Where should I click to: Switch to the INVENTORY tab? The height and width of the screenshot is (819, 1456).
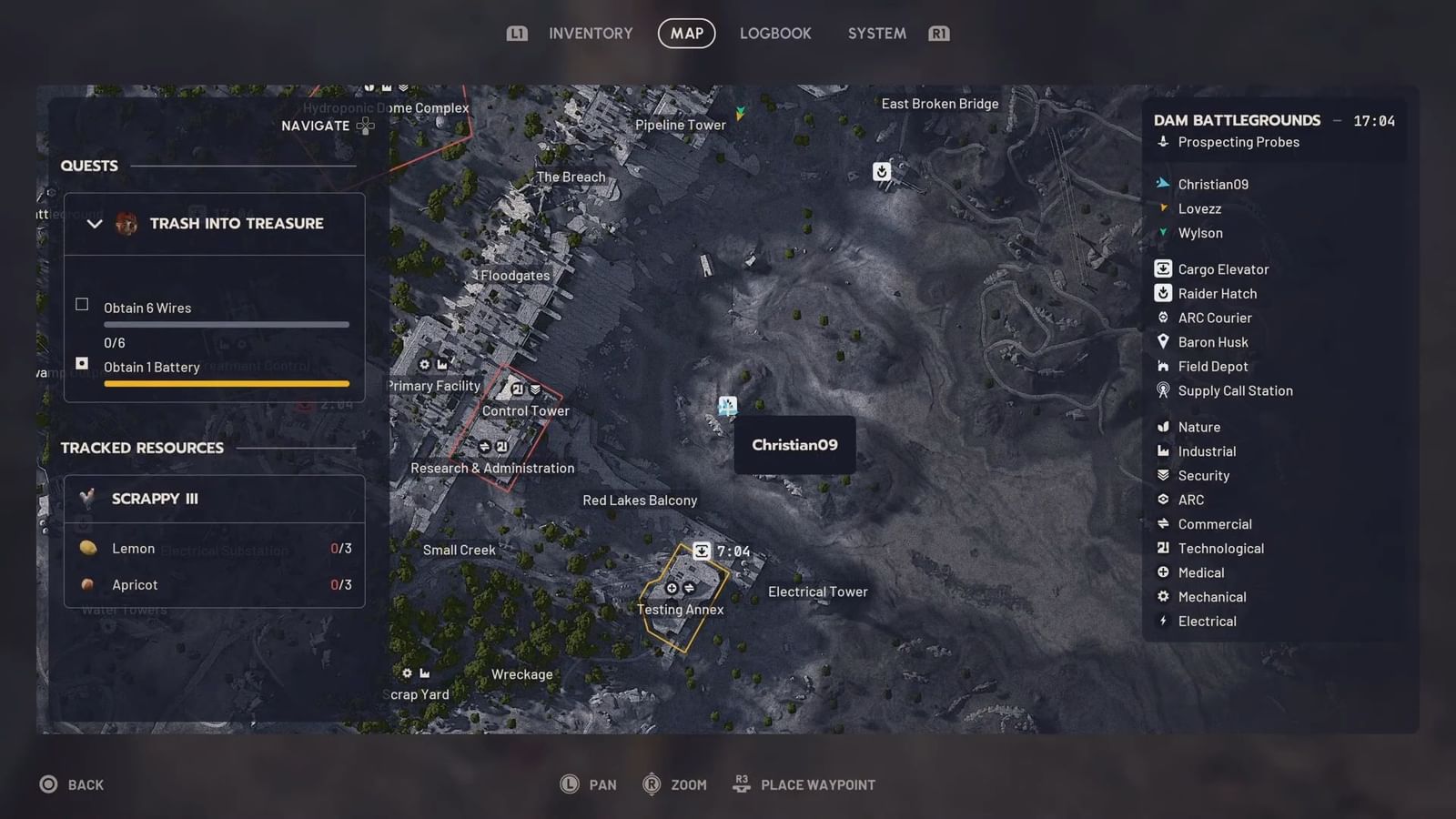[x=590, y=33]
